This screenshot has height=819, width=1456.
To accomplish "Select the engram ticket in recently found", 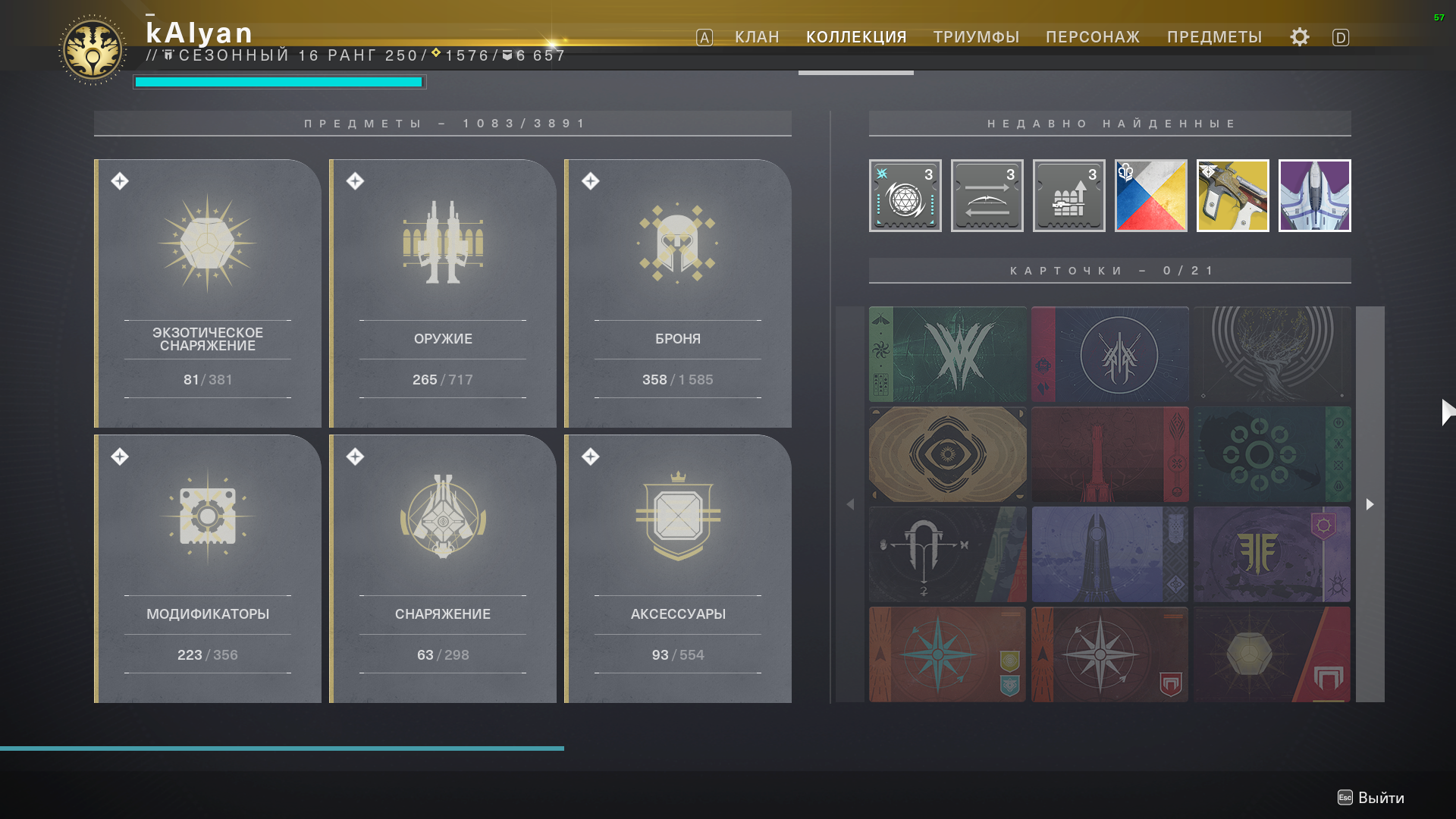I will pyautogui.click(x=905, y=196).
